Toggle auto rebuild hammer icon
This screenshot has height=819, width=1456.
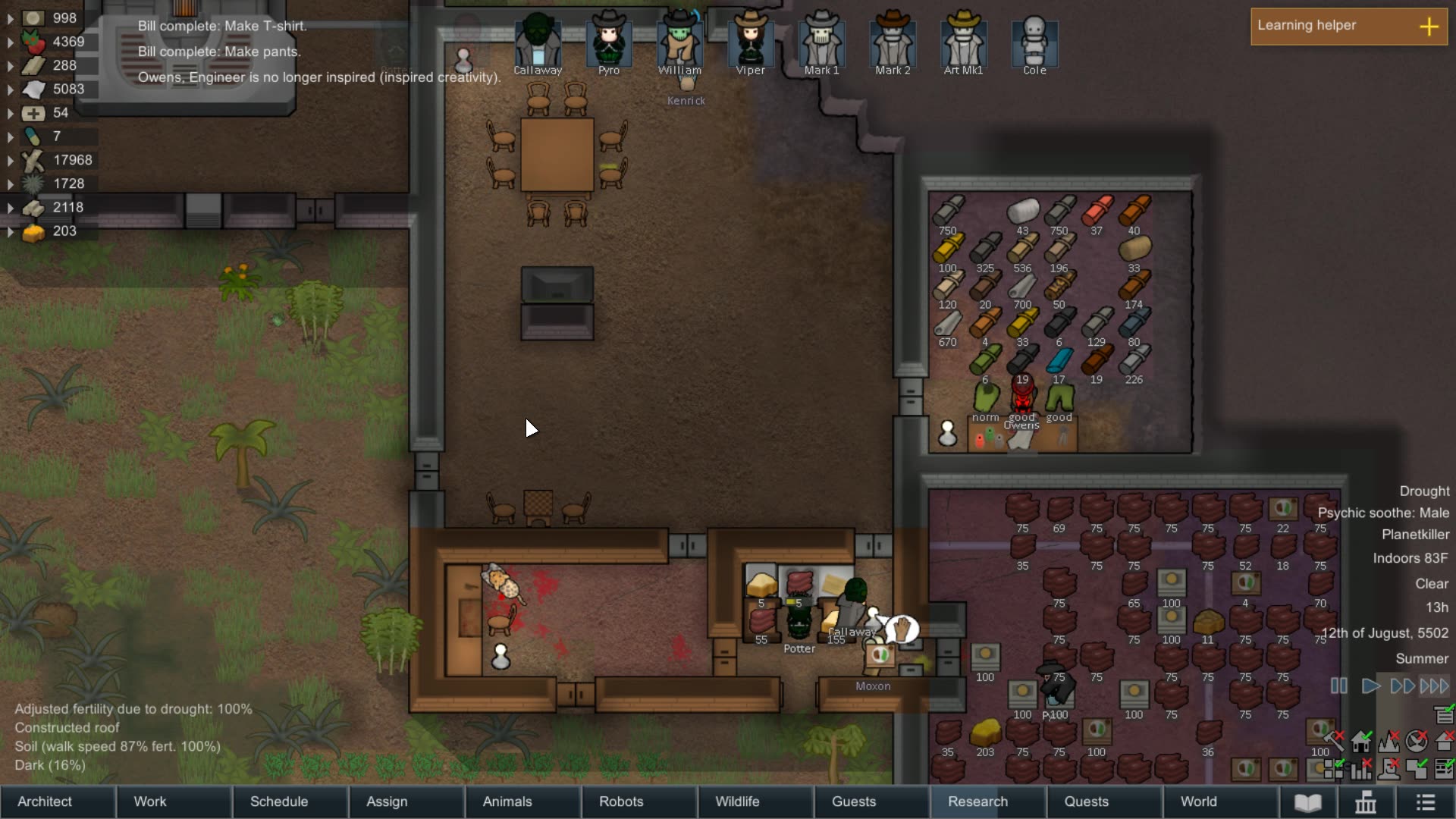[1334, 740]
